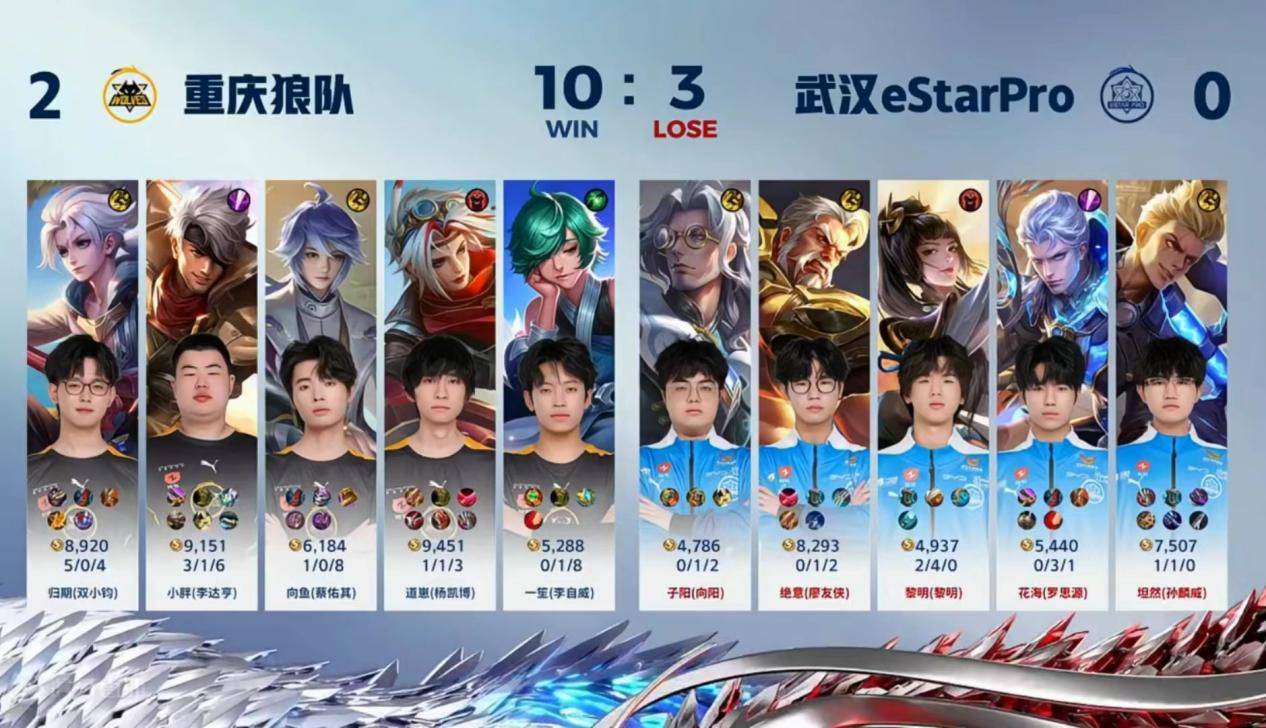Image resolution: width=1266 pixels, height=728 pixels.
Task: Open the 向鱼 player card
Action: [321, 395]
